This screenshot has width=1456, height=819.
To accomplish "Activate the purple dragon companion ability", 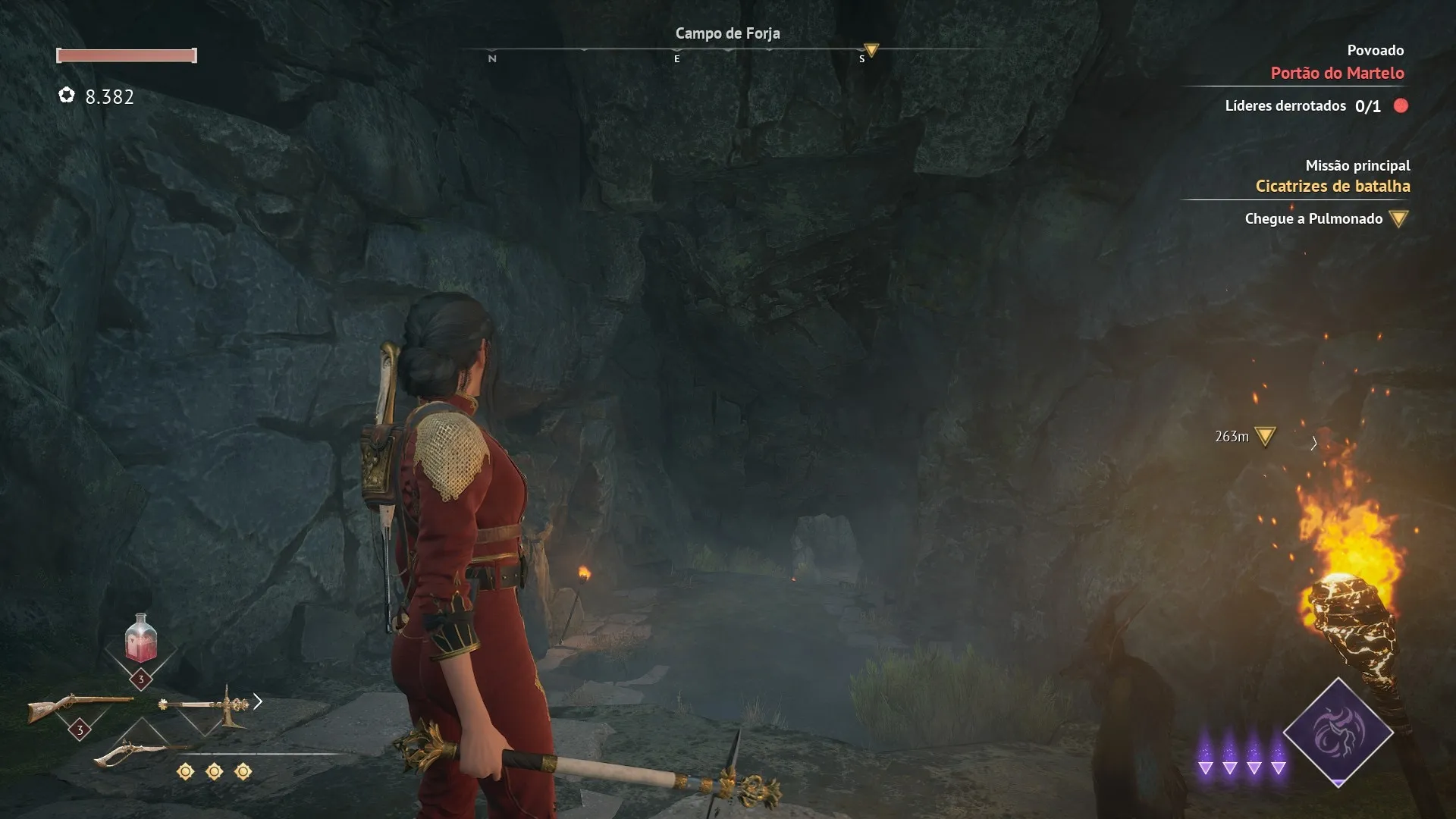I will 1338,732.
